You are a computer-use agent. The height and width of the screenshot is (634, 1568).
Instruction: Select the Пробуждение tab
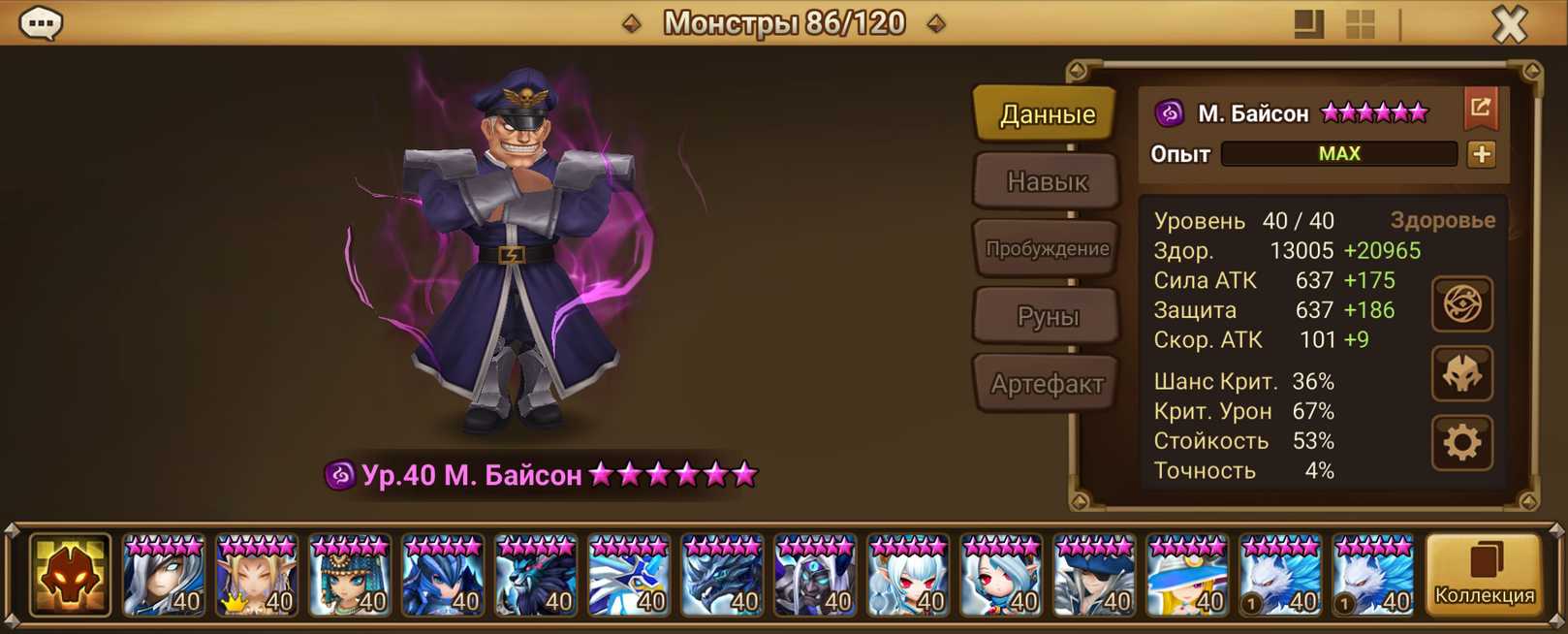pos(1047,248)
